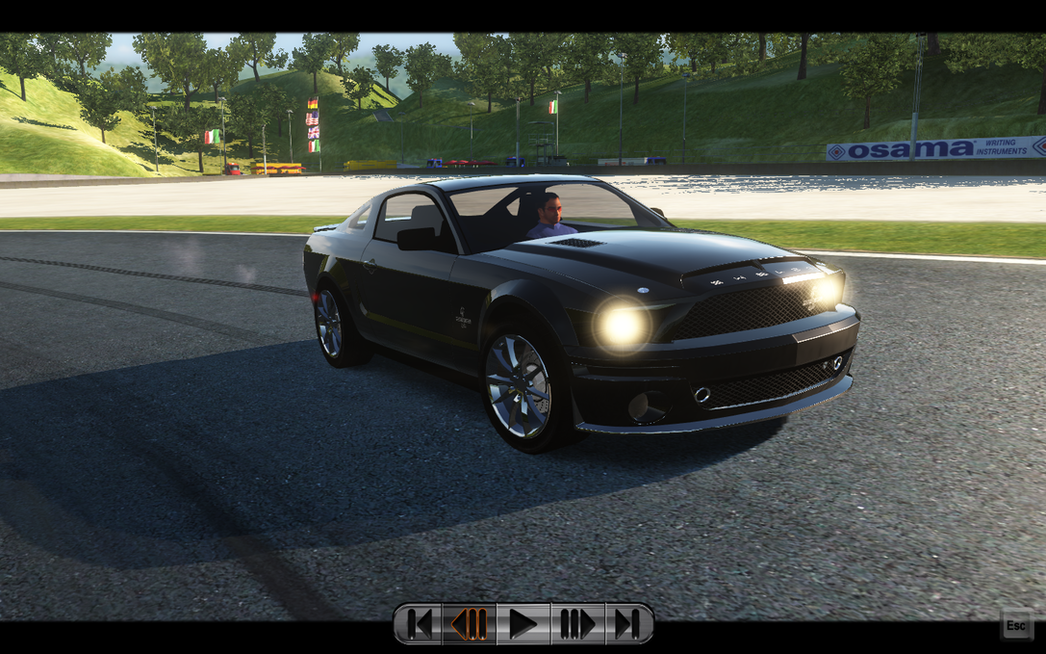Click the orange rewind replay button
1046x654 pixels.
click(x=469, y=624)
